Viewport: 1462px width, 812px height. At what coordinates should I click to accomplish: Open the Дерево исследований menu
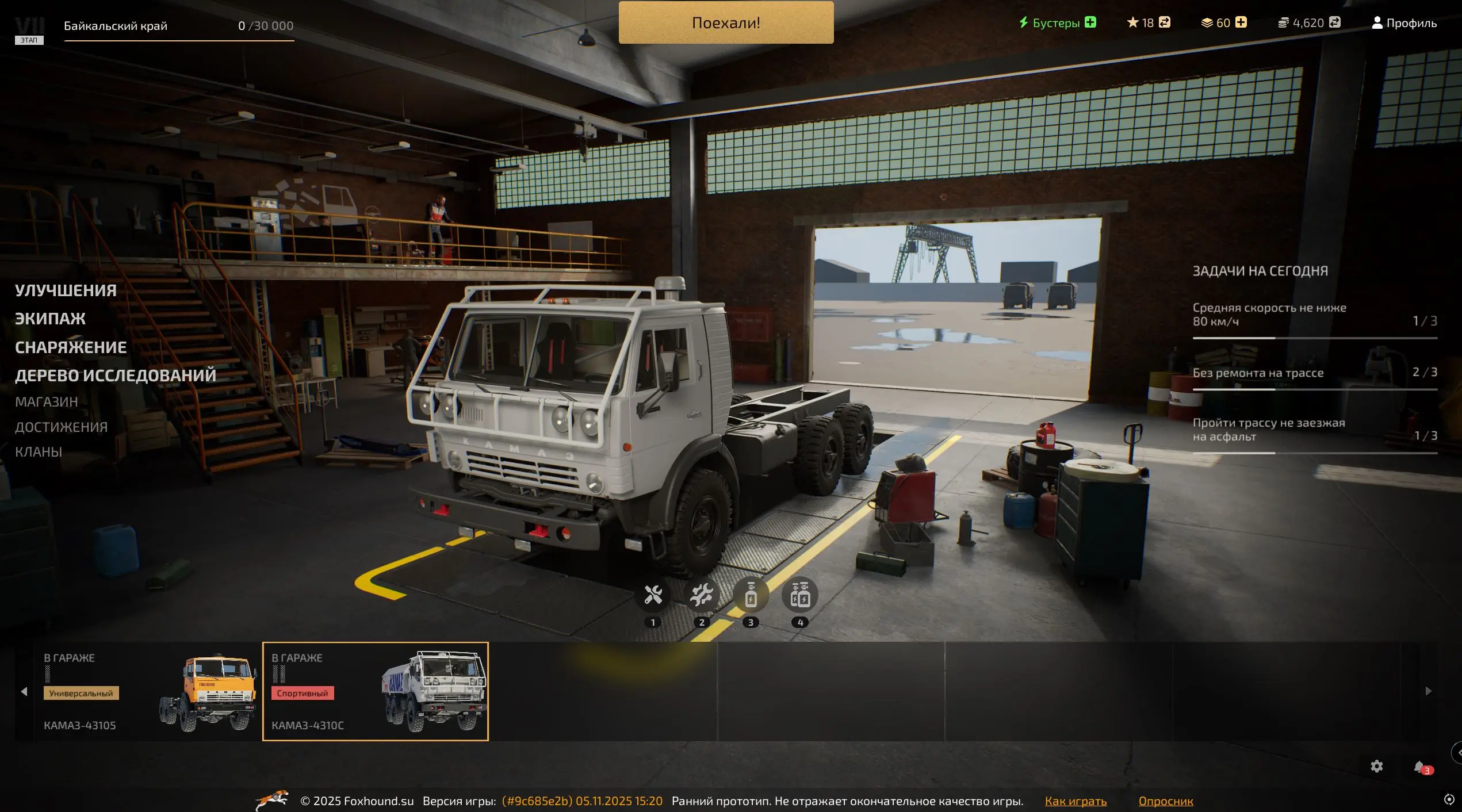(x=115, y=376)
